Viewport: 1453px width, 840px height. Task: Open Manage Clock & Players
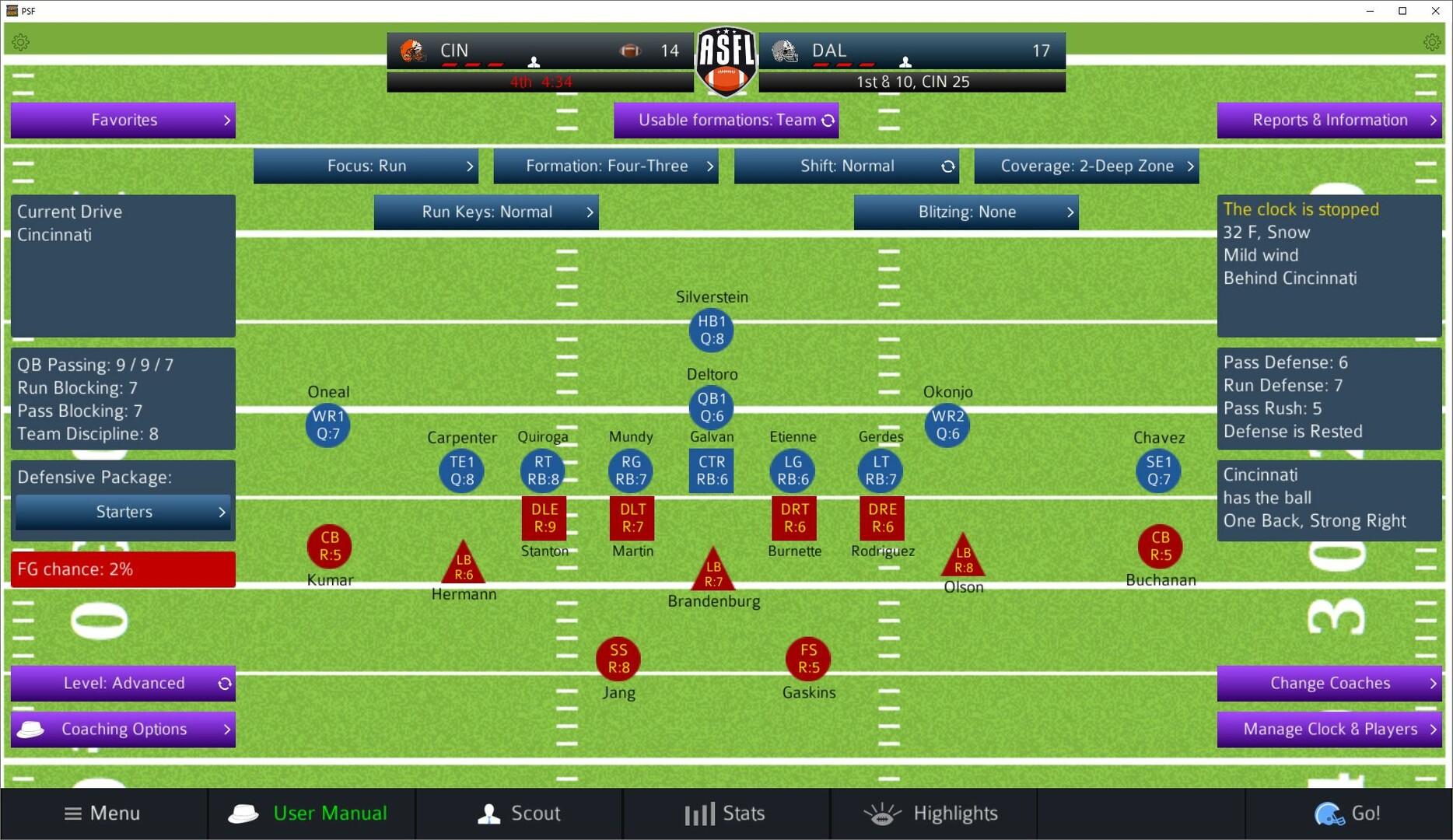[1332, 729]
